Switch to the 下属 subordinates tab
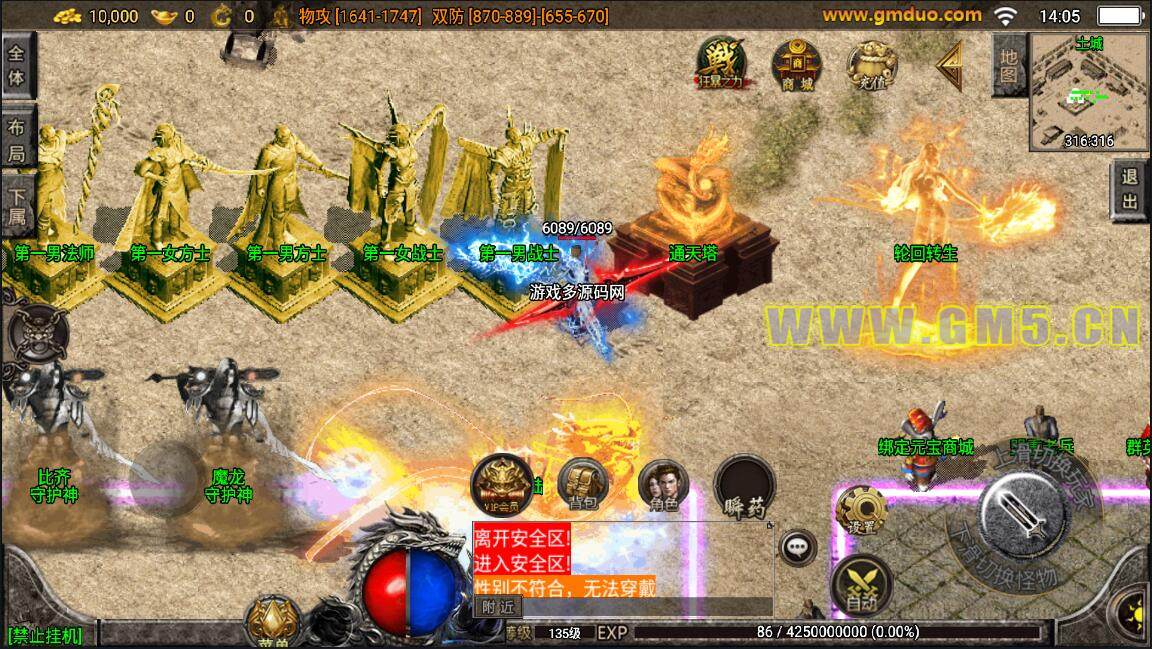1152x649 pixels. click(x=17, y=206)
